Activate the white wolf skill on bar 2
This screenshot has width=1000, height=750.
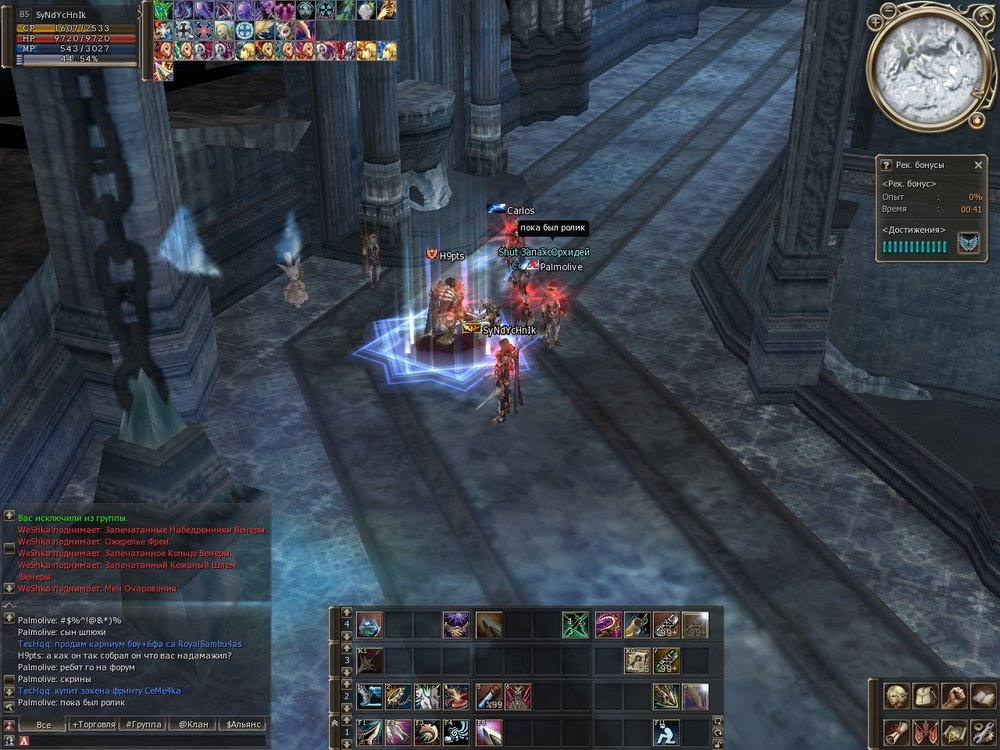[x=428, y=696]
